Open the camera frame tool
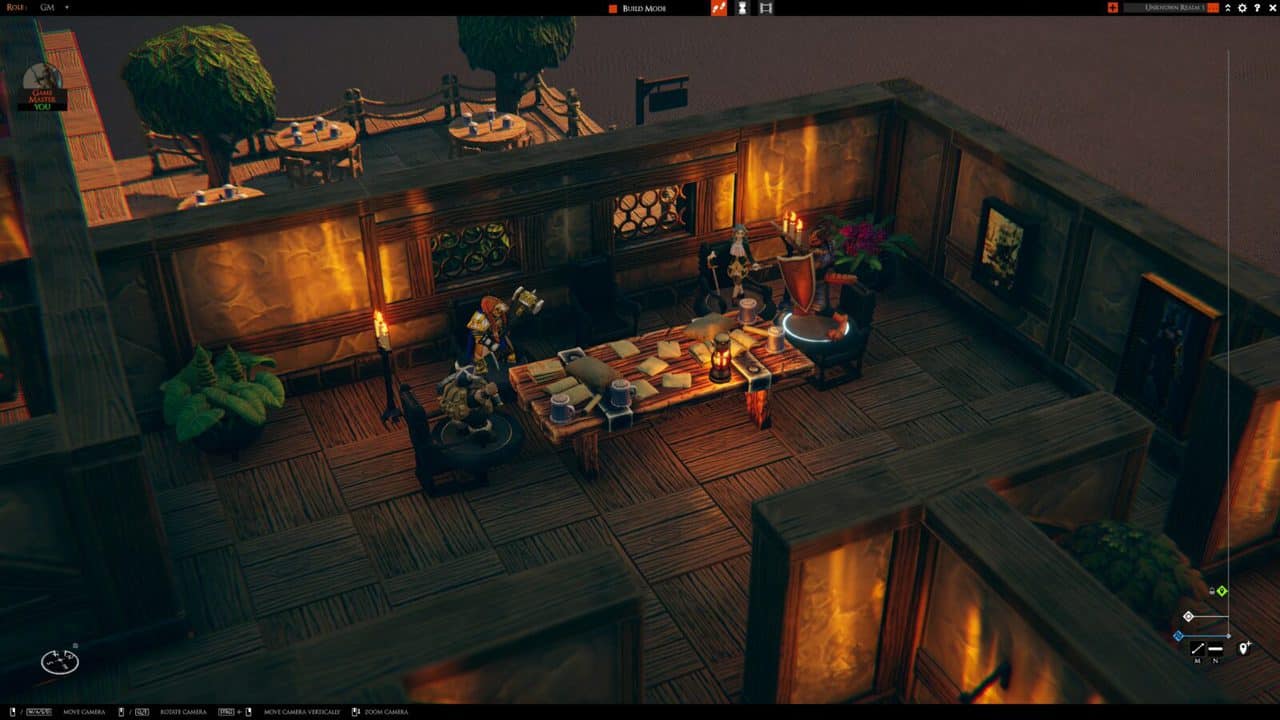Screen dimensions: 1280x720 (766, 8)
